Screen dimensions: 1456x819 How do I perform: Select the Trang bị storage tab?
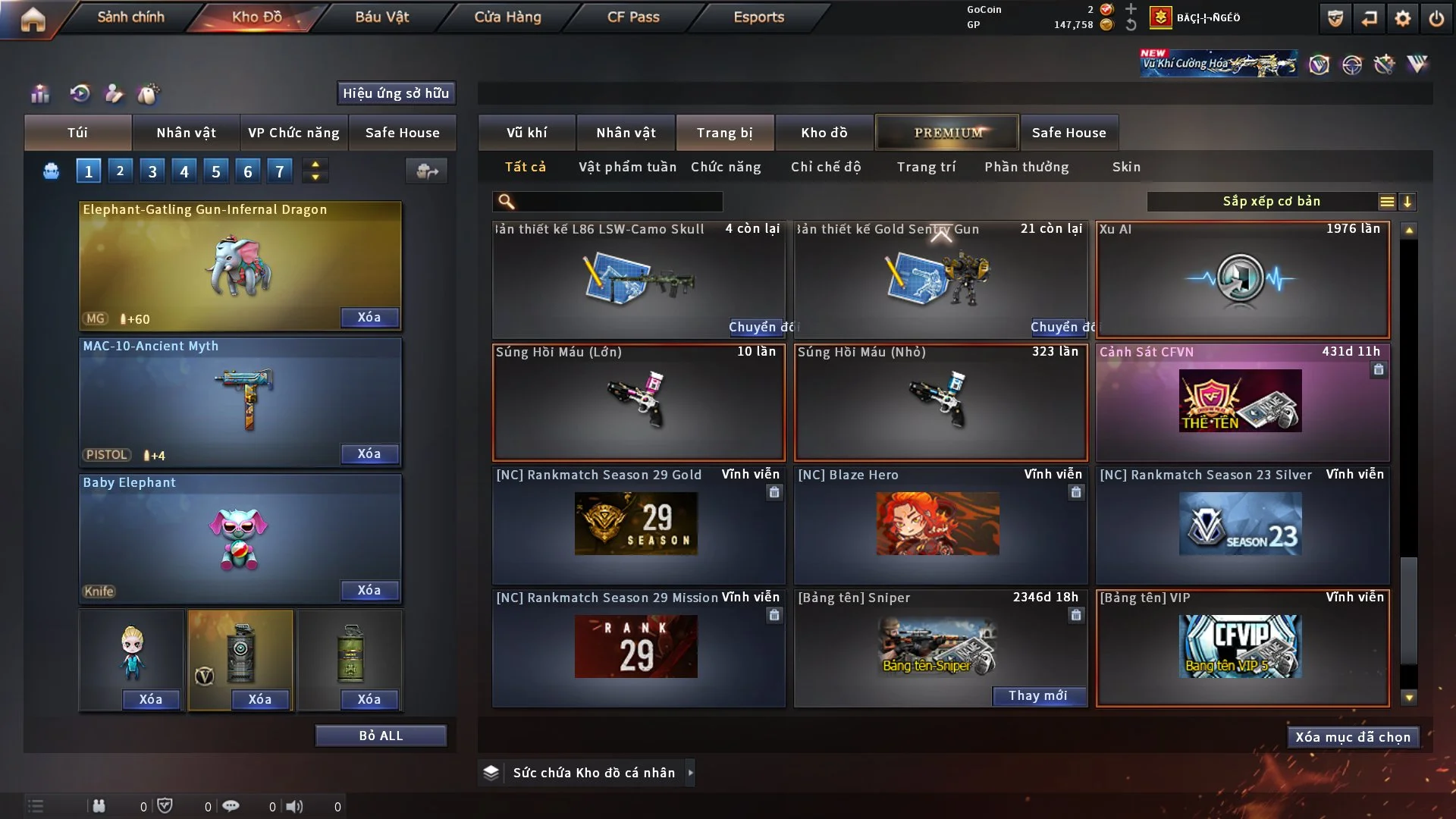724,133
